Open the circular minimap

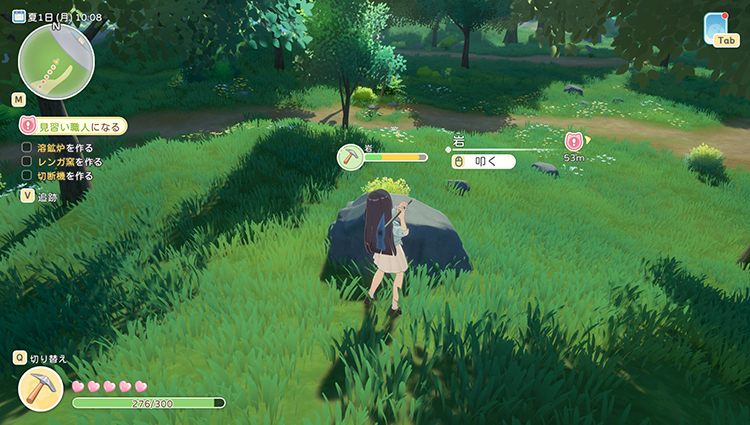(56, 60)
